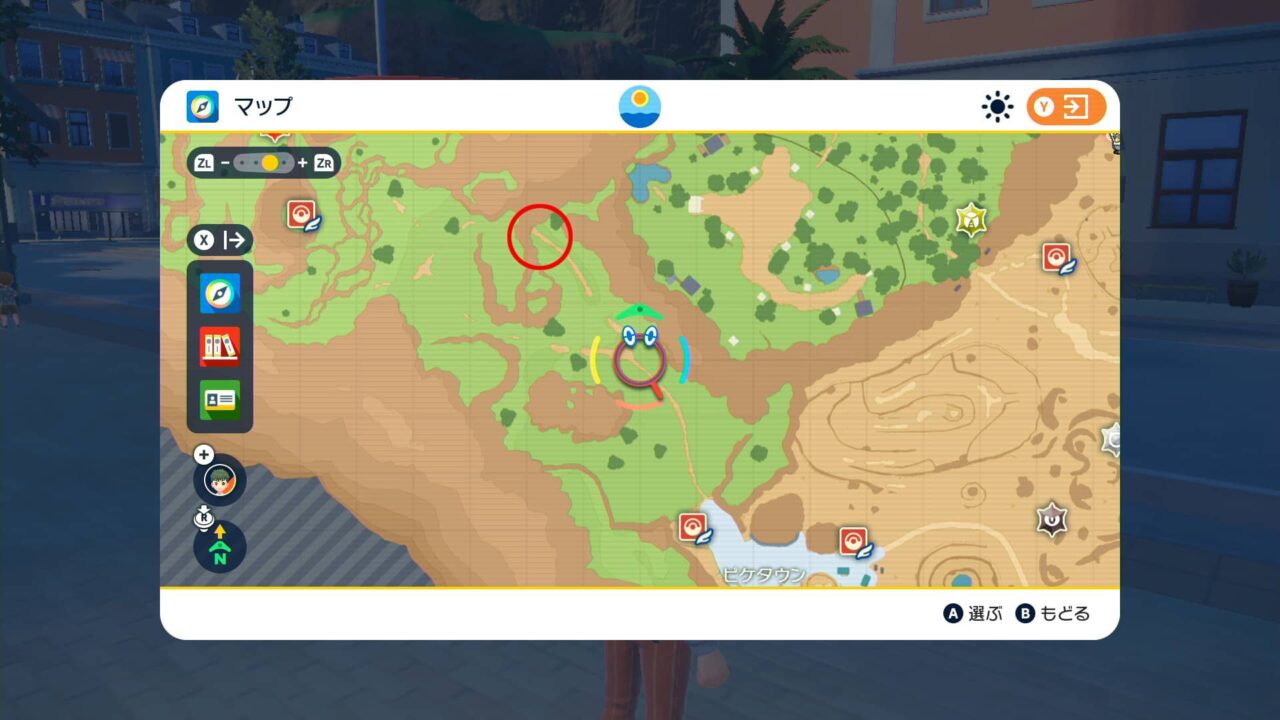Open the trainer profile card icon in sidebar
This screenshot has height=720, width=1280.
tap(218, 400)
